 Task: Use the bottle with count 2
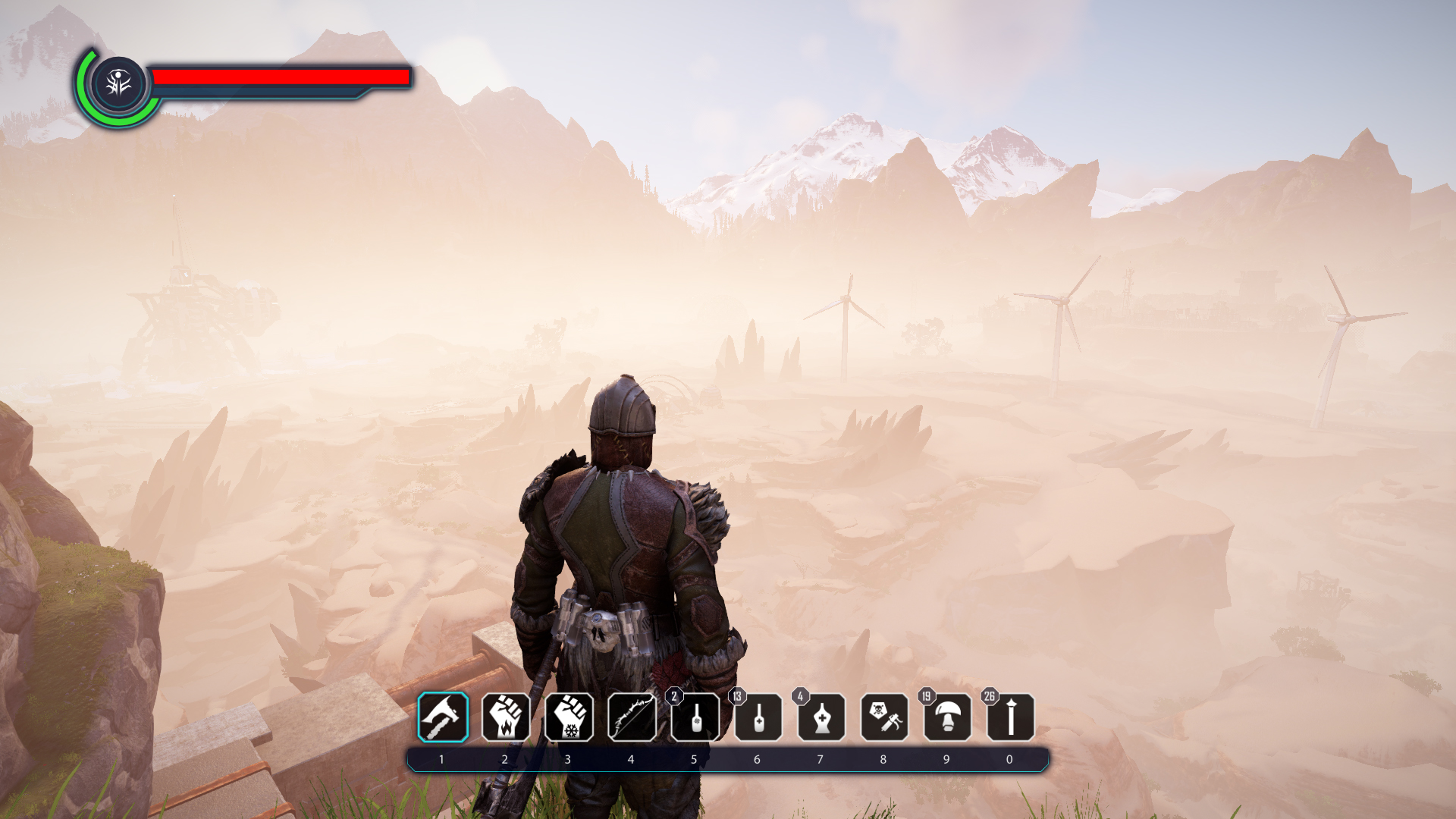tap(695, 717)
